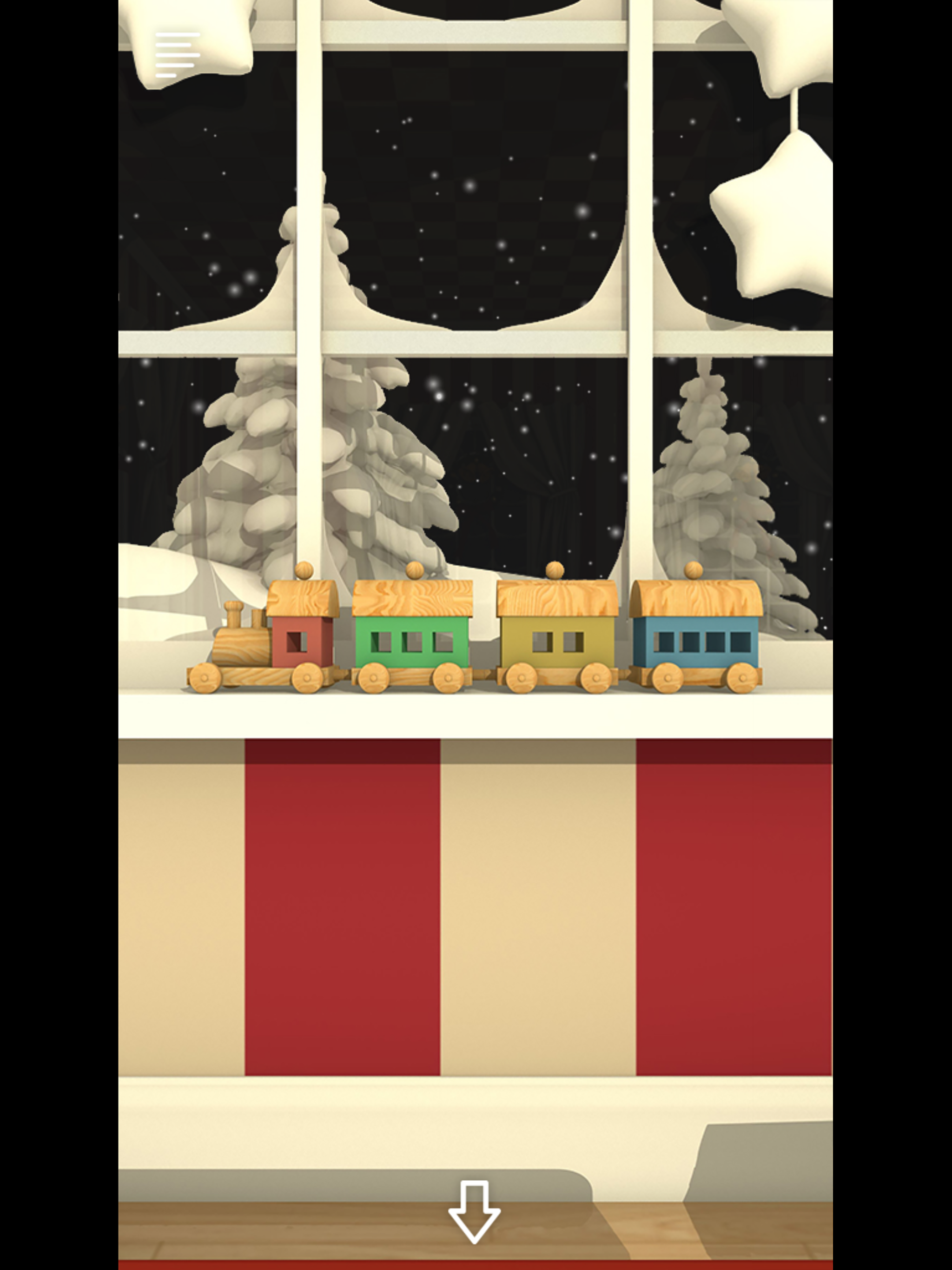This screenshot has height=1270, width=952.
Task: Open the menu icon at top left
Action: click(x=178, y=54)
